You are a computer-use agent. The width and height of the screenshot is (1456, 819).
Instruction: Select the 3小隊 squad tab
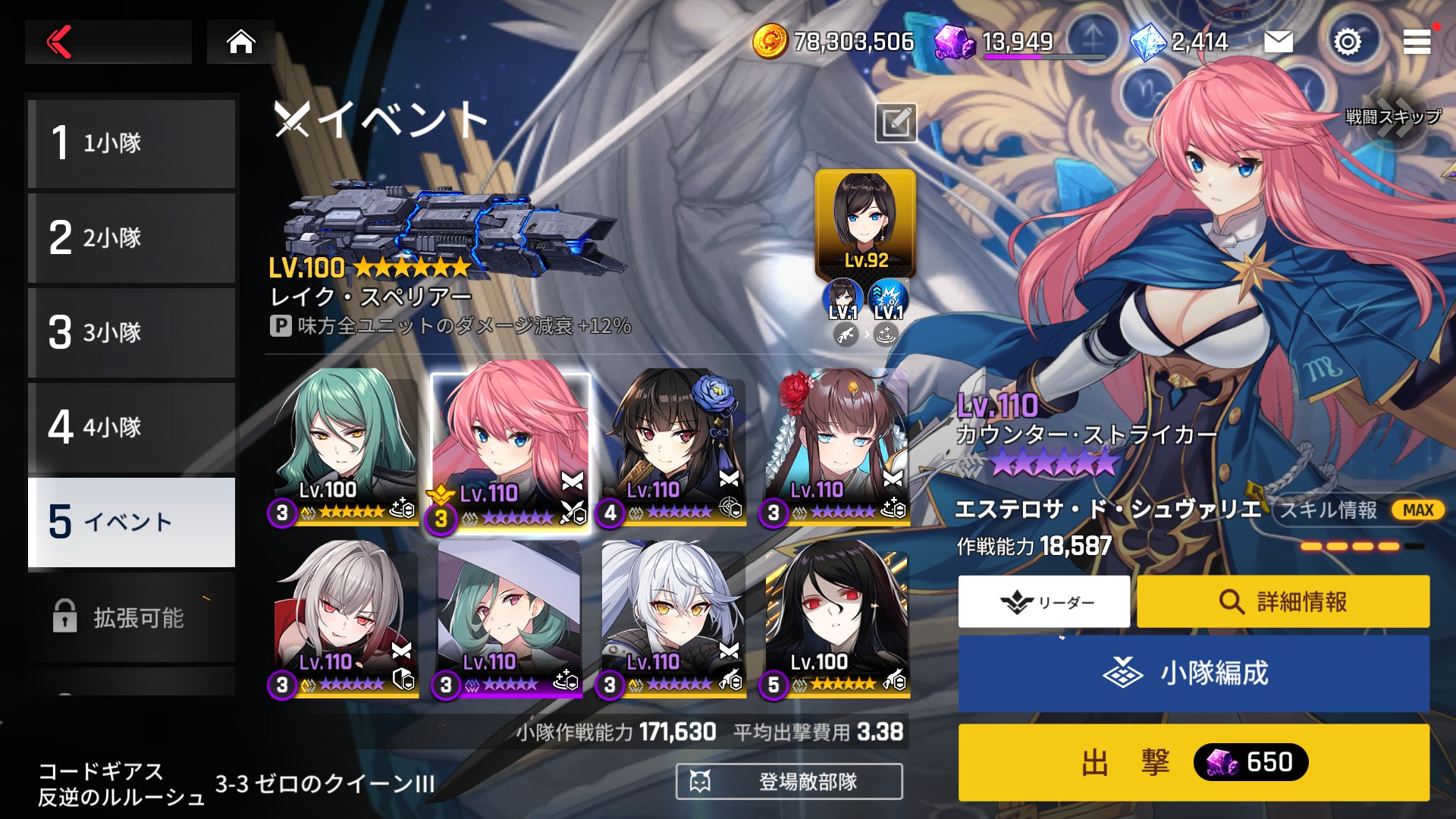(x=132, y=333)
